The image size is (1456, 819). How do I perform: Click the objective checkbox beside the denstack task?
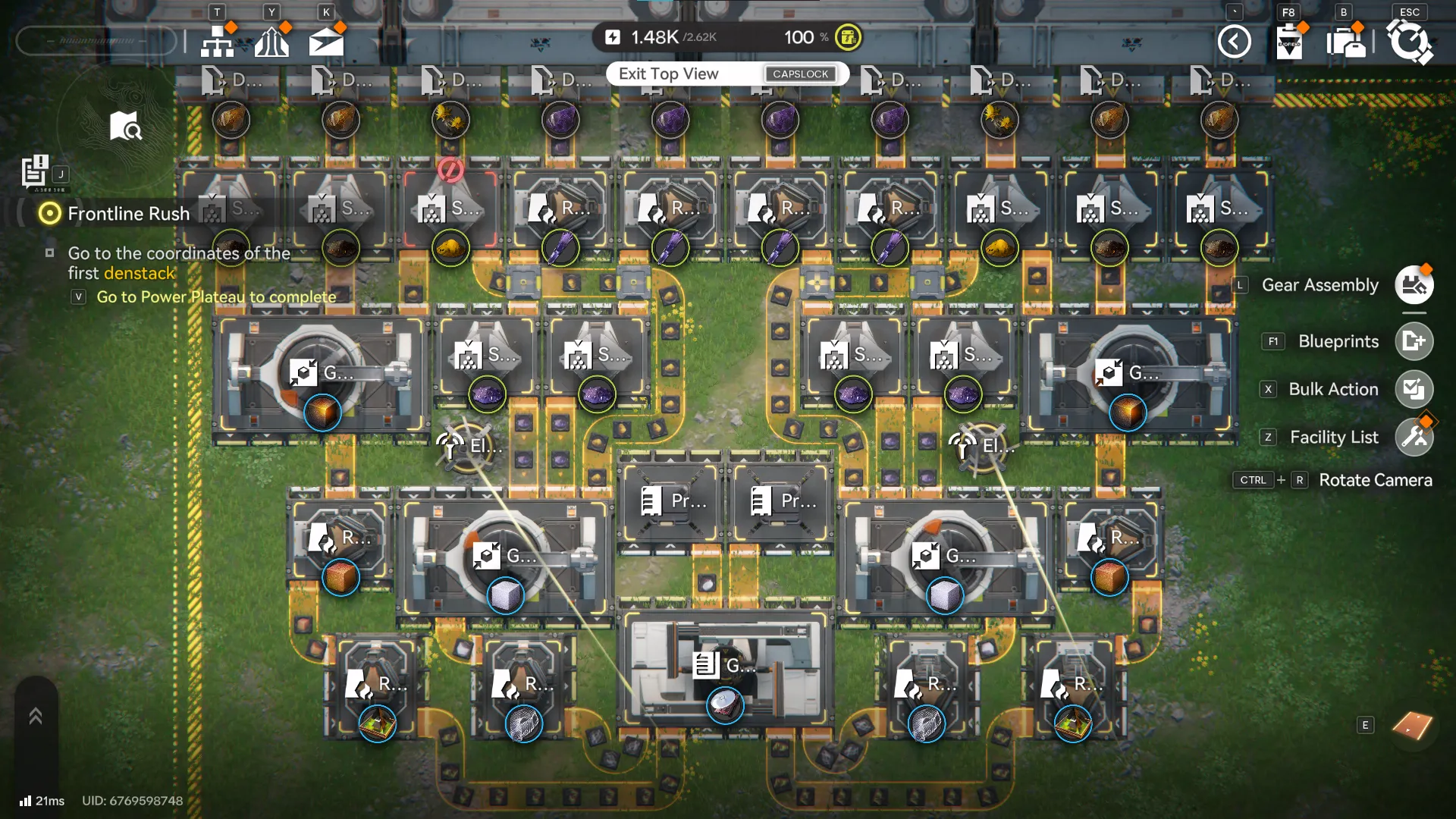click(x=50, y=253)
